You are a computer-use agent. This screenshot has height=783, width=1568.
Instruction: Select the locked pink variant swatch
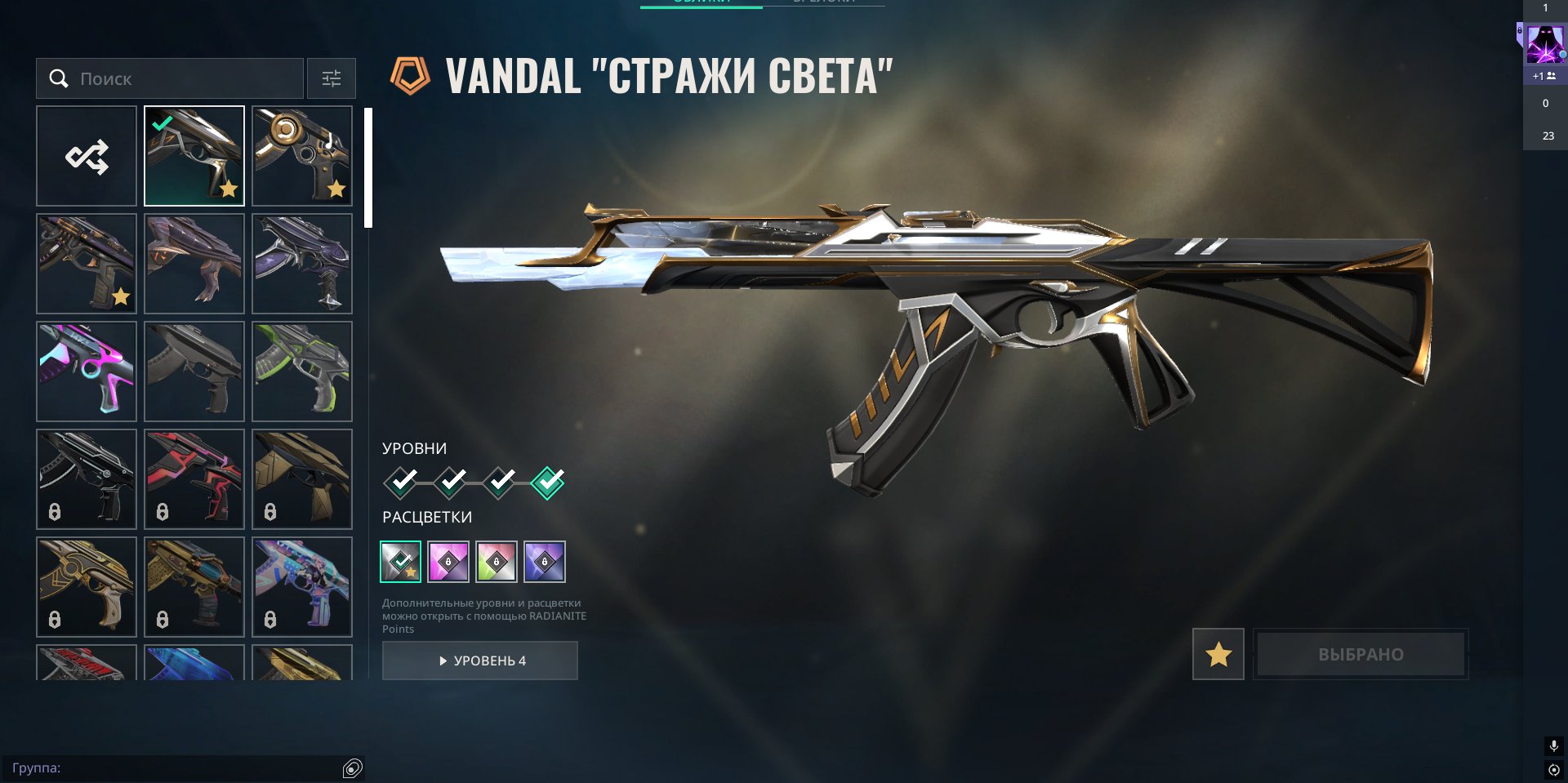pyautogui.click(x=448, y=561)
